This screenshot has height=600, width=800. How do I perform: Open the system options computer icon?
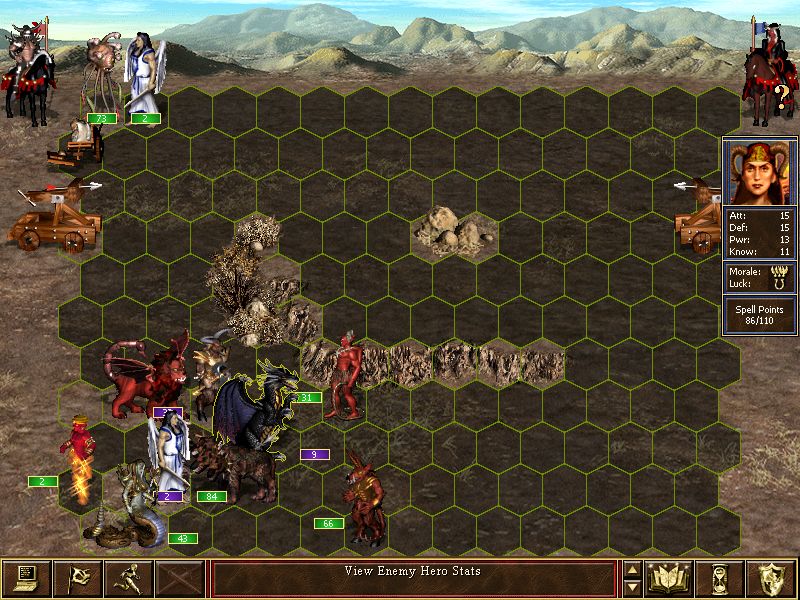click(26, 579)
